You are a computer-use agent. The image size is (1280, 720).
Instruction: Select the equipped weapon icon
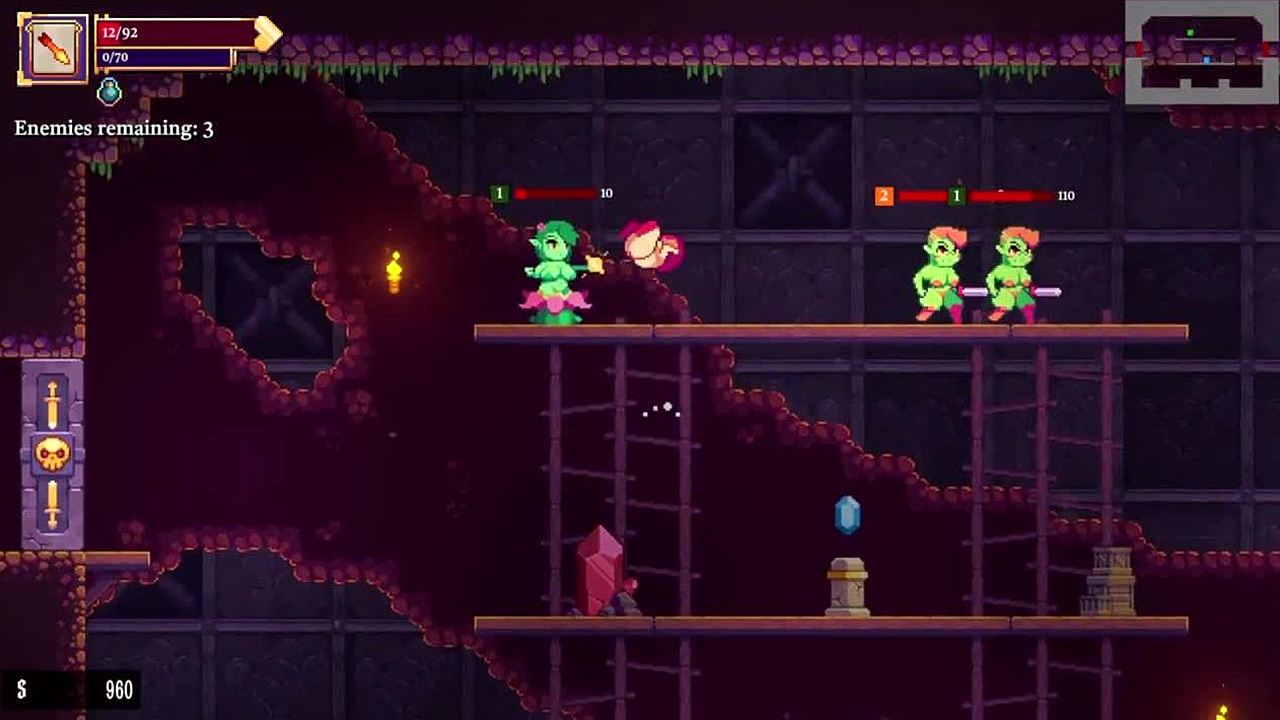[52, 48]
